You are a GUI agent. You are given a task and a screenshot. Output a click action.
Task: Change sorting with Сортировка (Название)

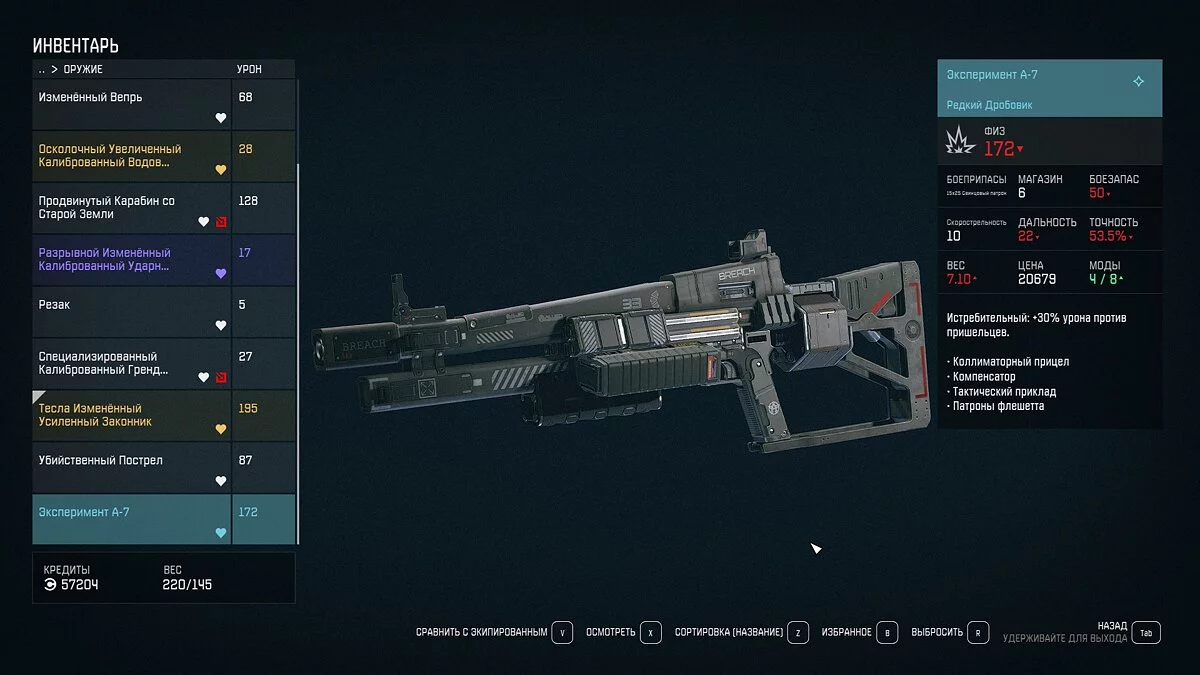741,633
